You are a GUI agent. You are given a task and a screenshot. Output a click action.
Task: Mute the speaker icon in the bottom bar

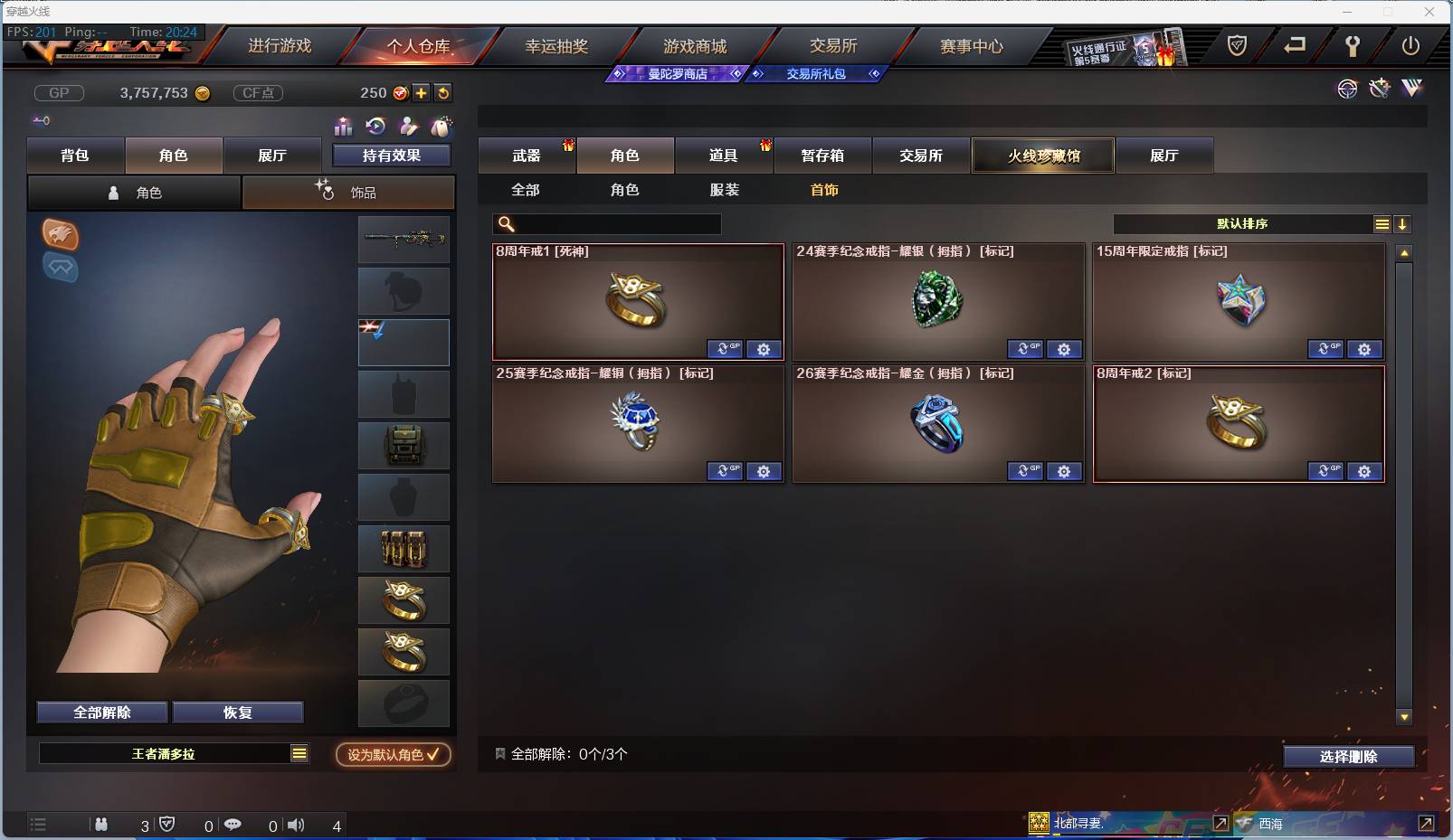coord(296,825)
